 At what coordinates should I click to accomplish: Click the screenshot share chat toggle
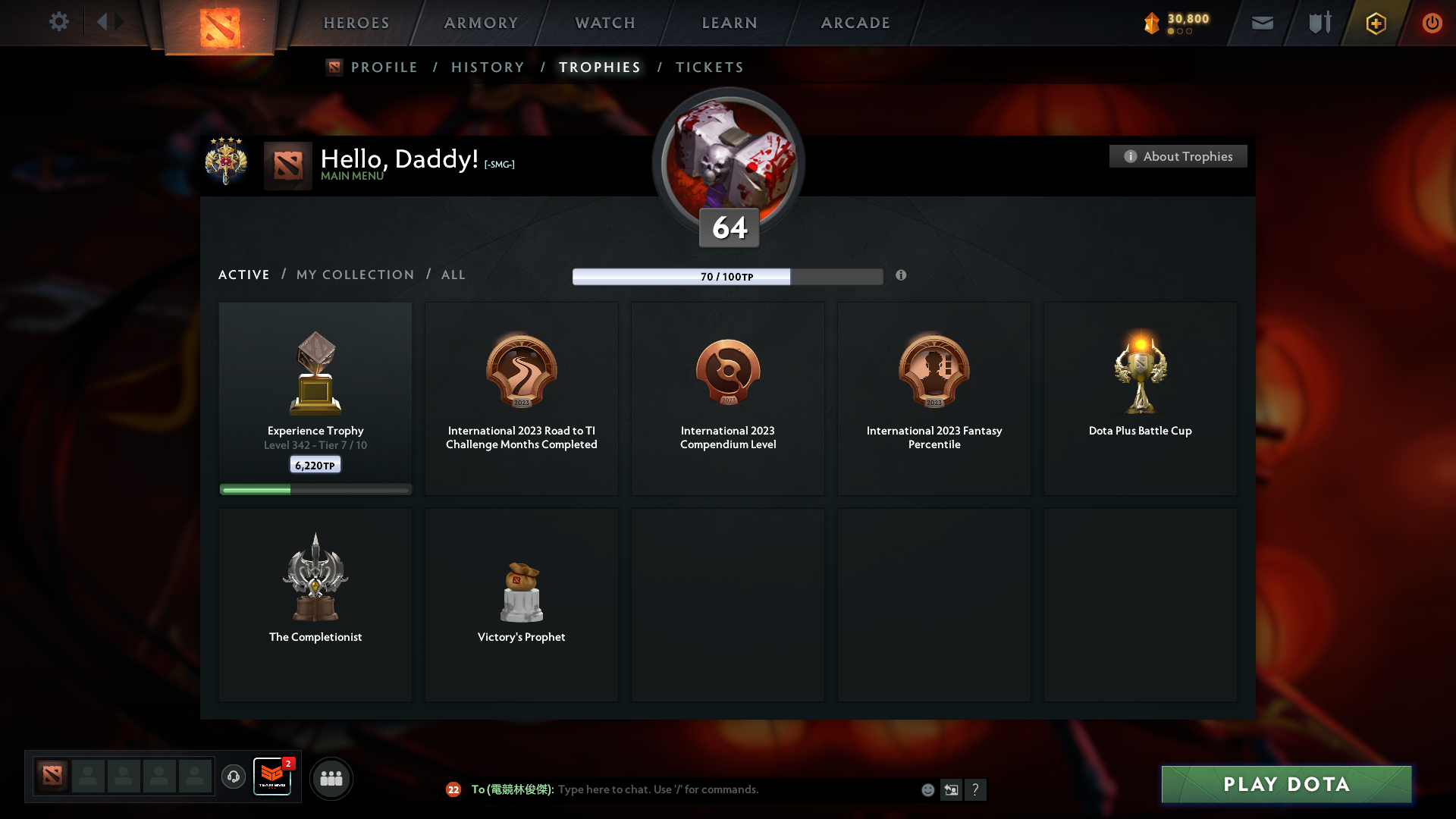(x=951, y=789)
